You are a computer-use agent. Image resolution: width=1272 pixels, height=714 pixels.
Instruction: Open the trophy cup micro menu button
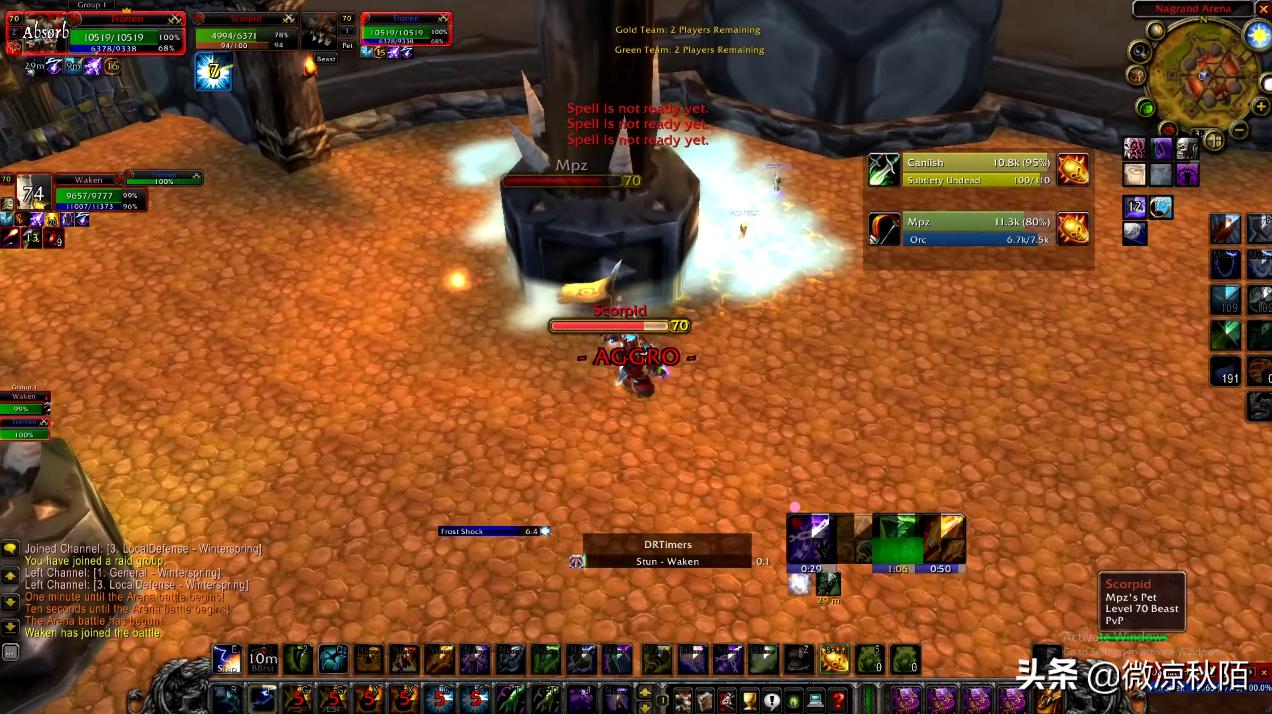[x=749, y=699]
